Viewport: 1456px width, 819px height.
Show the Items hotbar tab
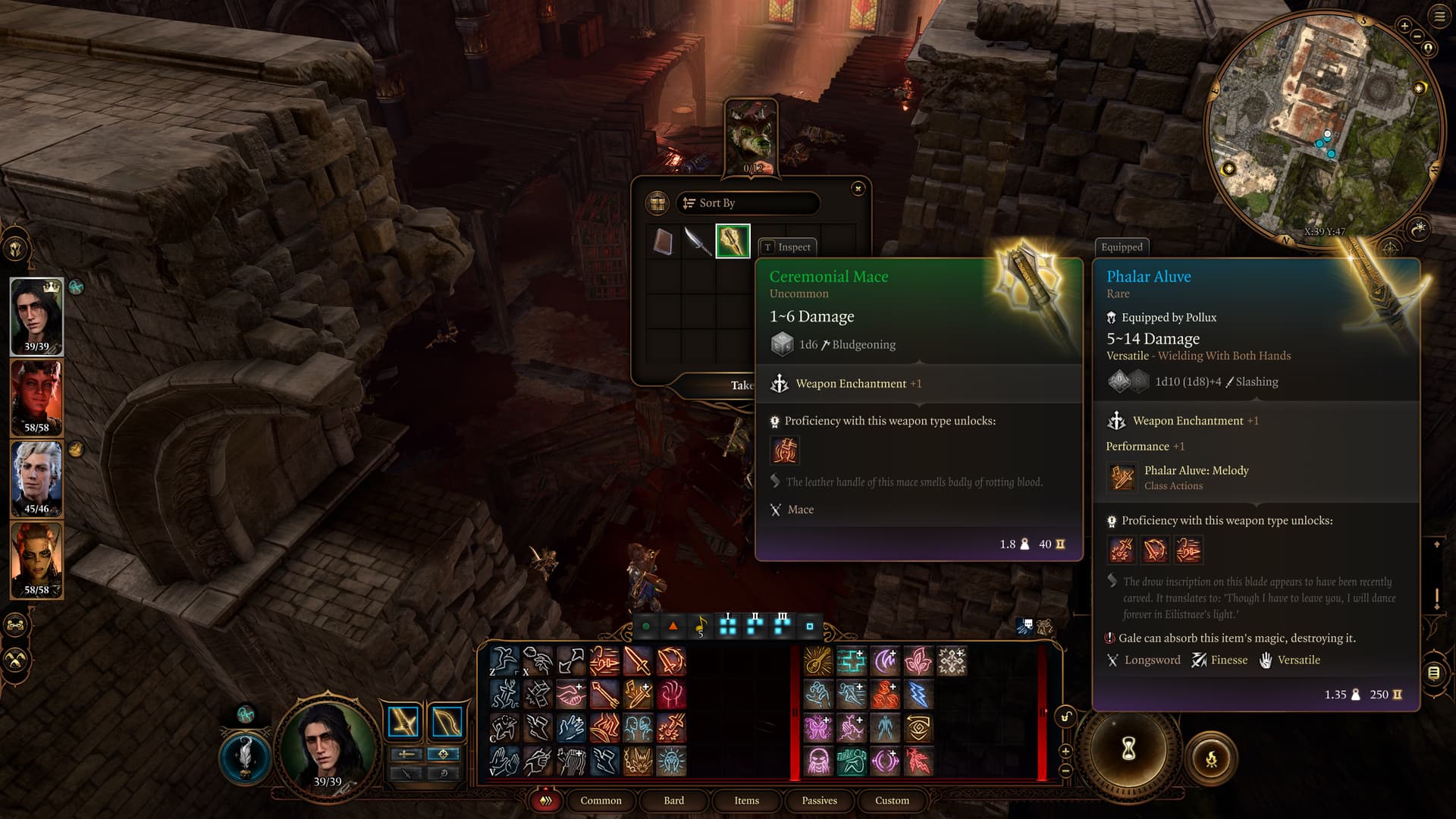pyautogui.click(x=746, y=800)
